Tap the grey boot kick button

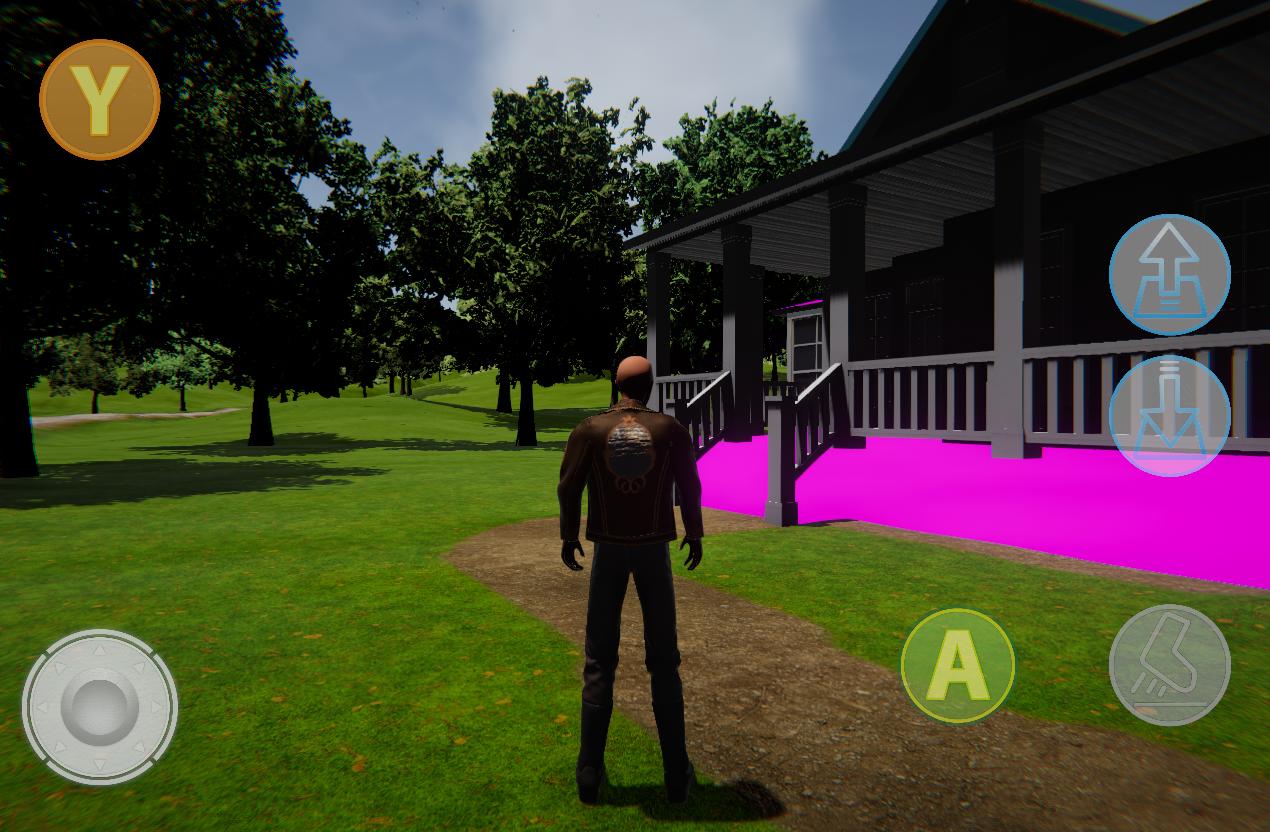[x=1169, y=665]
